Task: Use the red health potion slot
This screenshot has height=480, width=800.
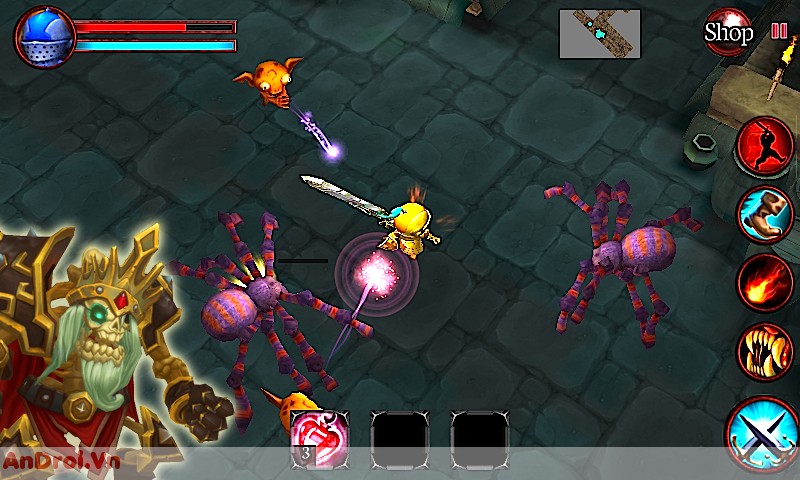Action: pyautogui.click(x=319, y=437)
